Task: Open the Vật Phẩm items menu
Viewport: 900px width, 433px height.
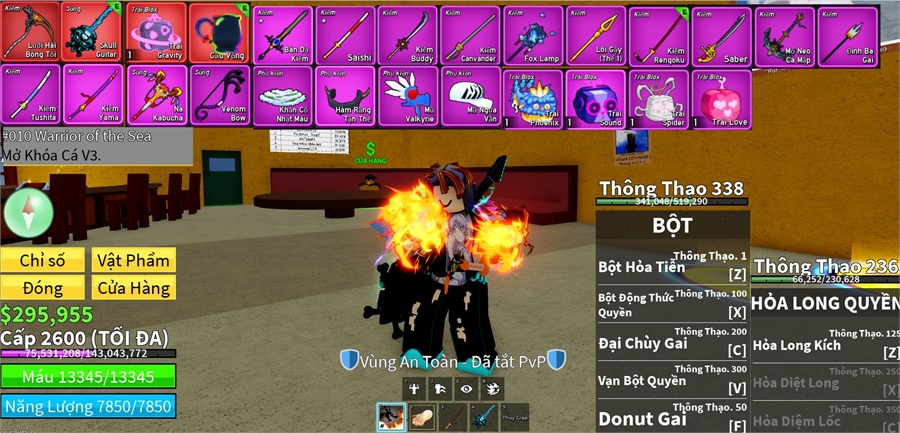Action: (133, 261)
